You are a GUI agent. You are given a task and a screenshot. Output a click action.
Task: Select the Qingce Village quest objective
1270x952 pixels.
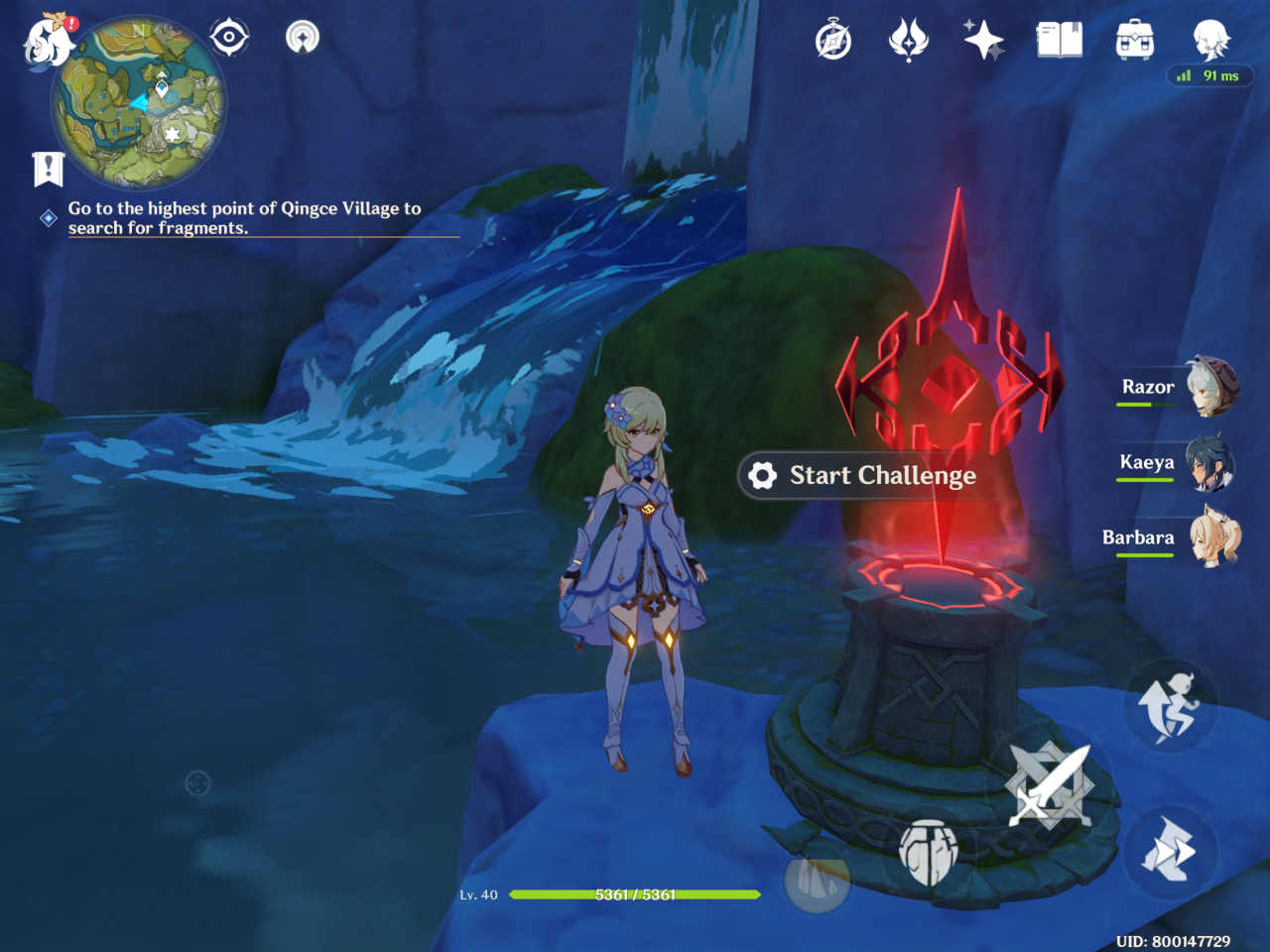[x=244, y=218]
